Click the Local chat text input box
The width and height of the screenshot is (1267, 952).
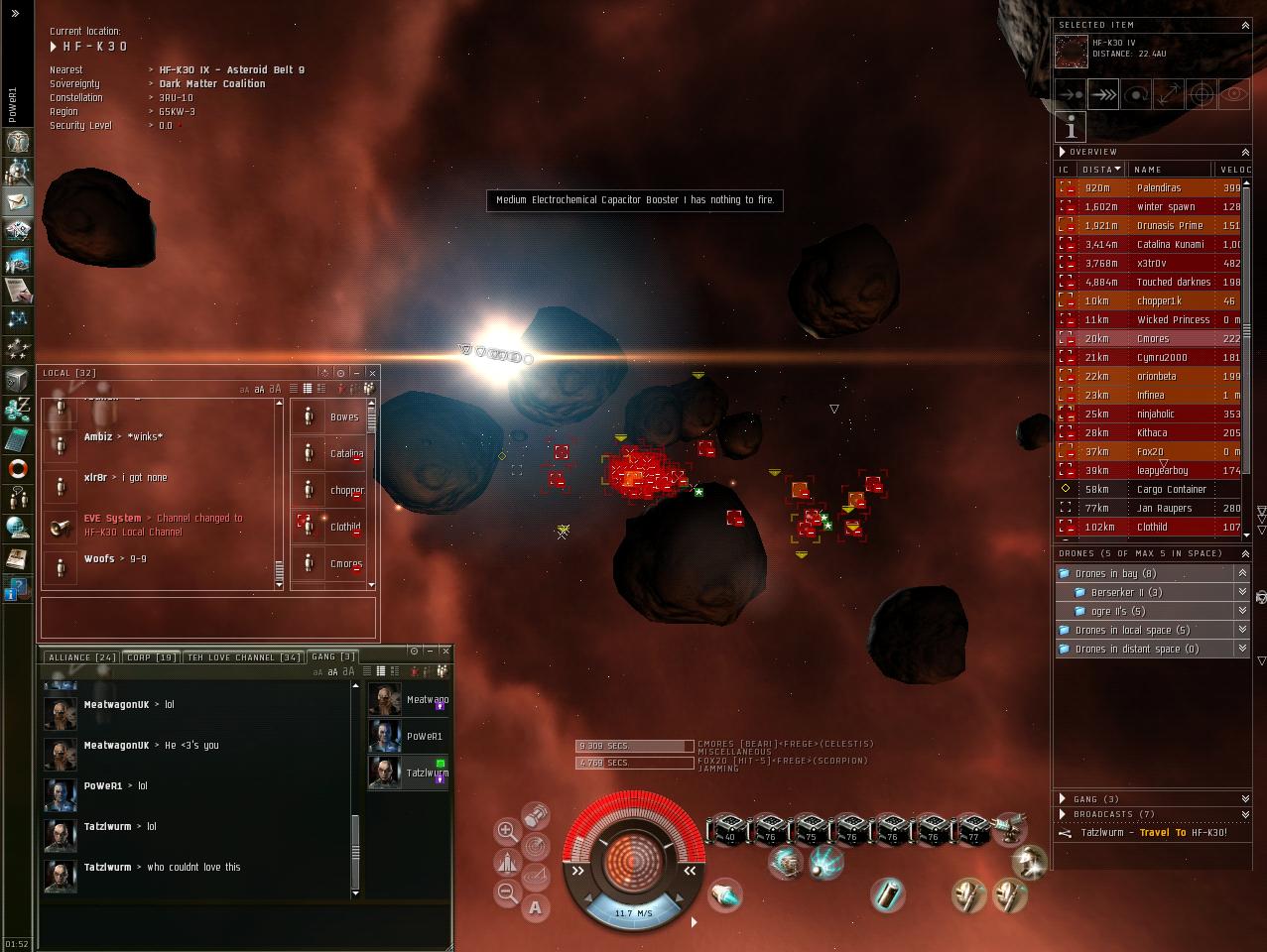point(207,616)
